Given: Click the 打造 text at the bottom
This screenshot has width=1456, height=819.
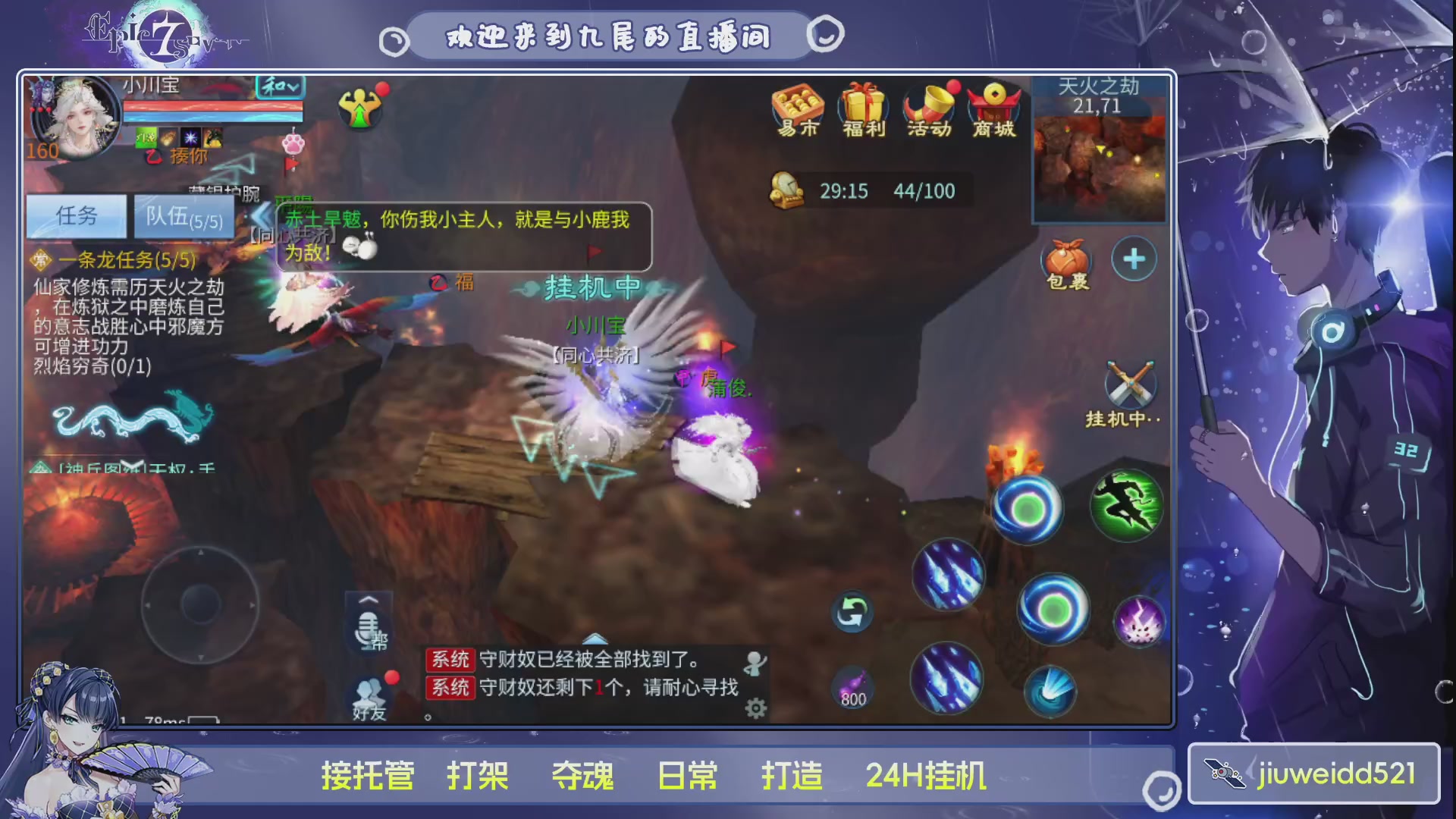Looking at the screenshot, I should click(793, 775).
